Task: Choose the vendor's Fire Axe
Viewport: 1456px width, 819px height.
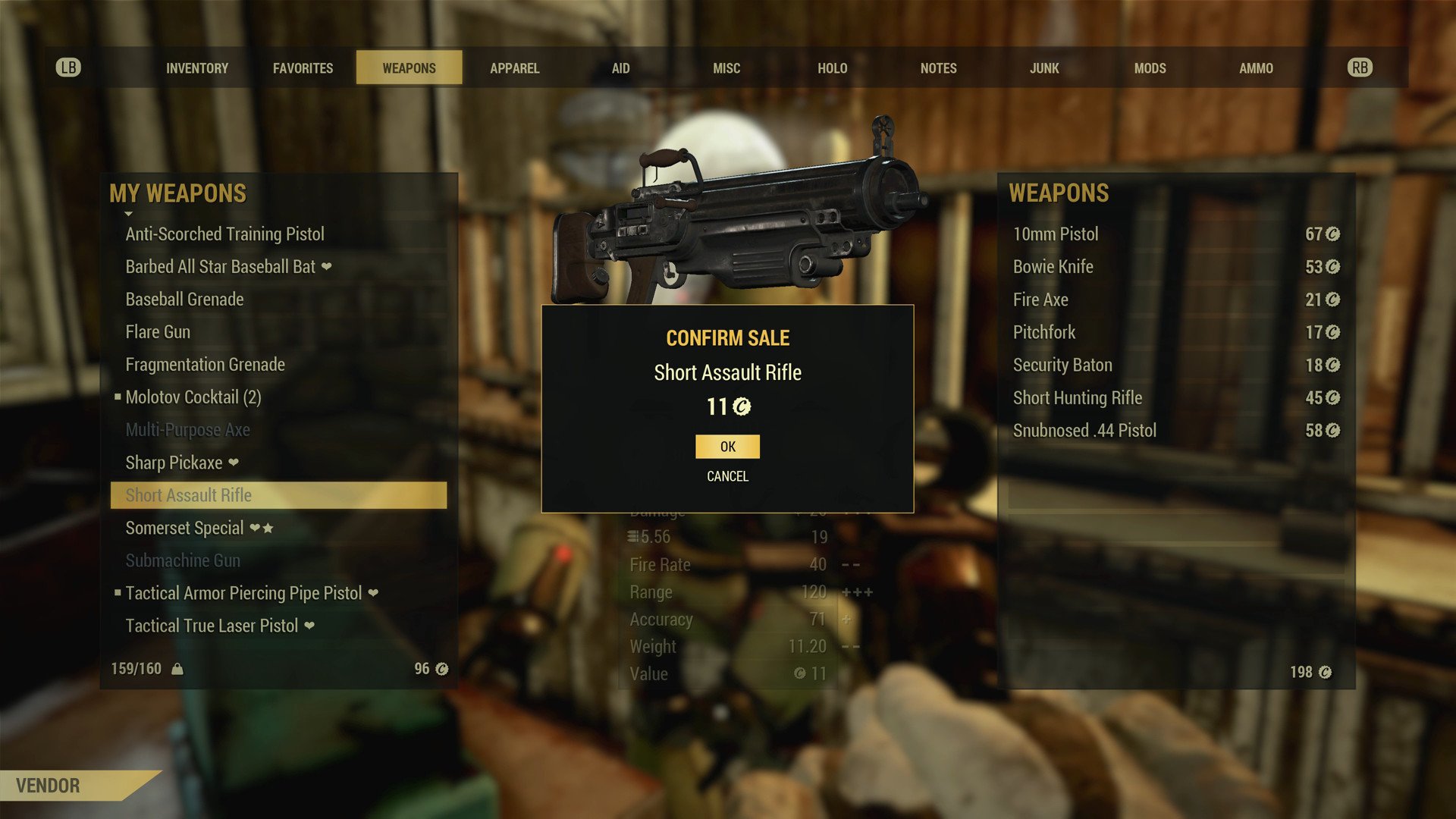Action: 1040,300
